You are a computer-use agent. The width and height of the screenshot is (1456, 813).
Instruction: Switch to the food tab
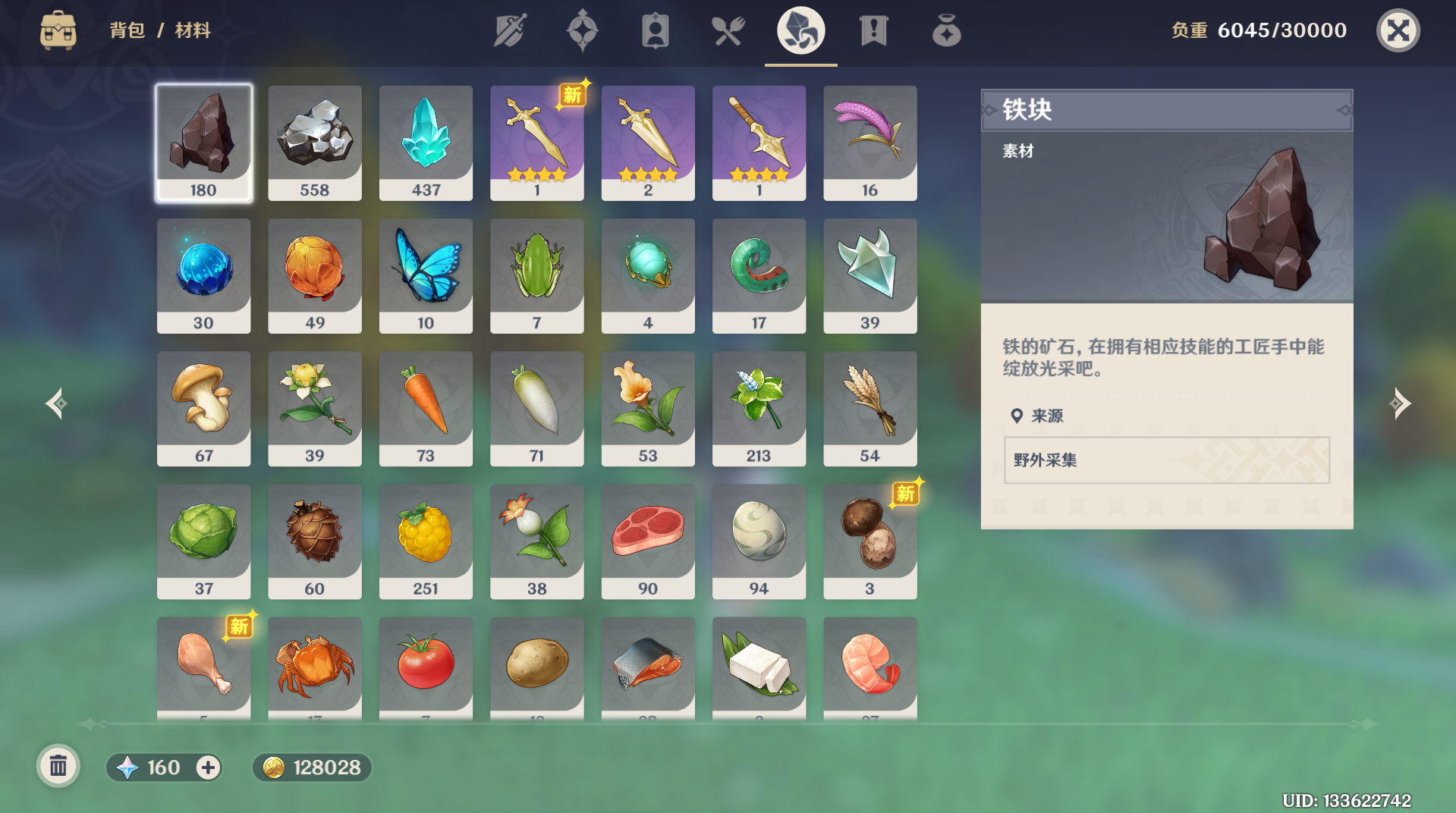click(x=728, y=31)
